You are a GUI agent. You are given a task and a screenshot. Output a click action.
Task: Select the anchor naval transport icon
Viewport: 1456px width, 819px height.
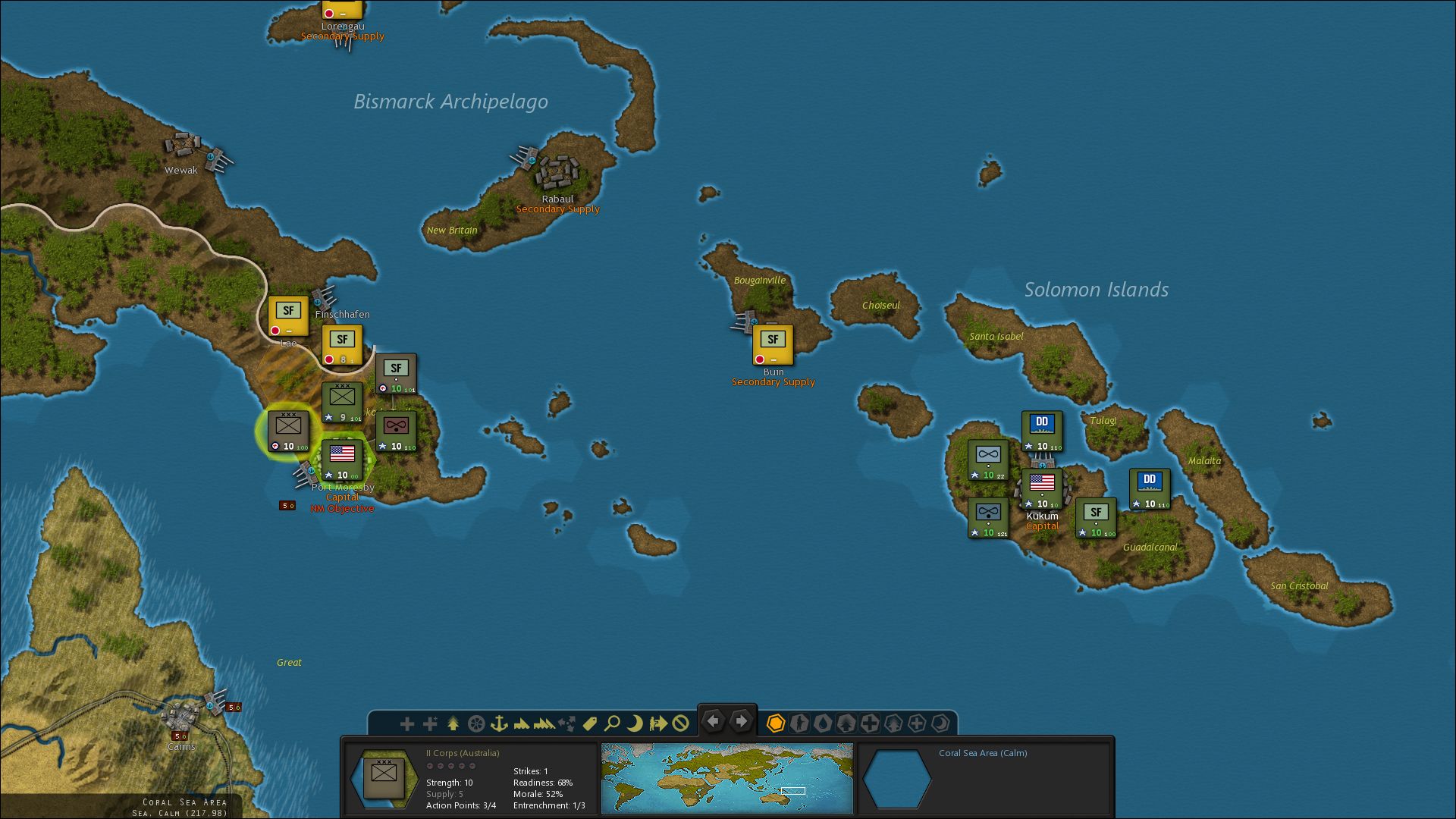499,723
